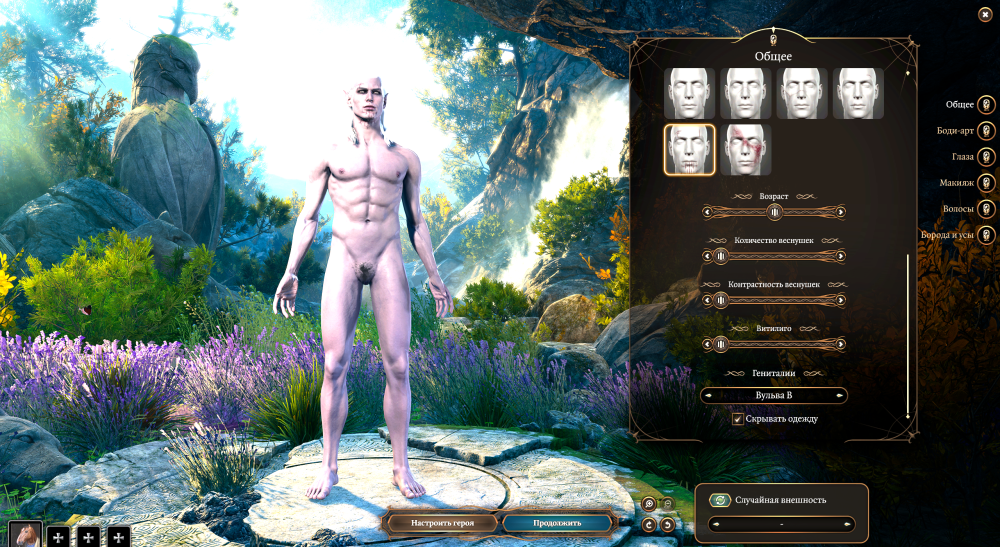Set the Количество веснушек slider
The height and width of the screenshot is (547, 1000).
coord(721,256)
